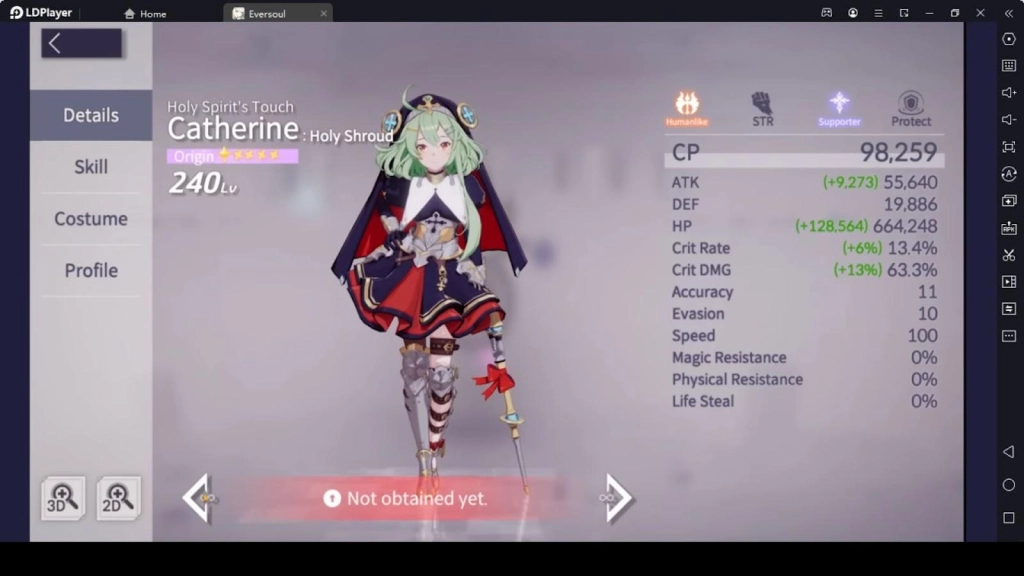Click the Supporter class icon

pos(839,104)
